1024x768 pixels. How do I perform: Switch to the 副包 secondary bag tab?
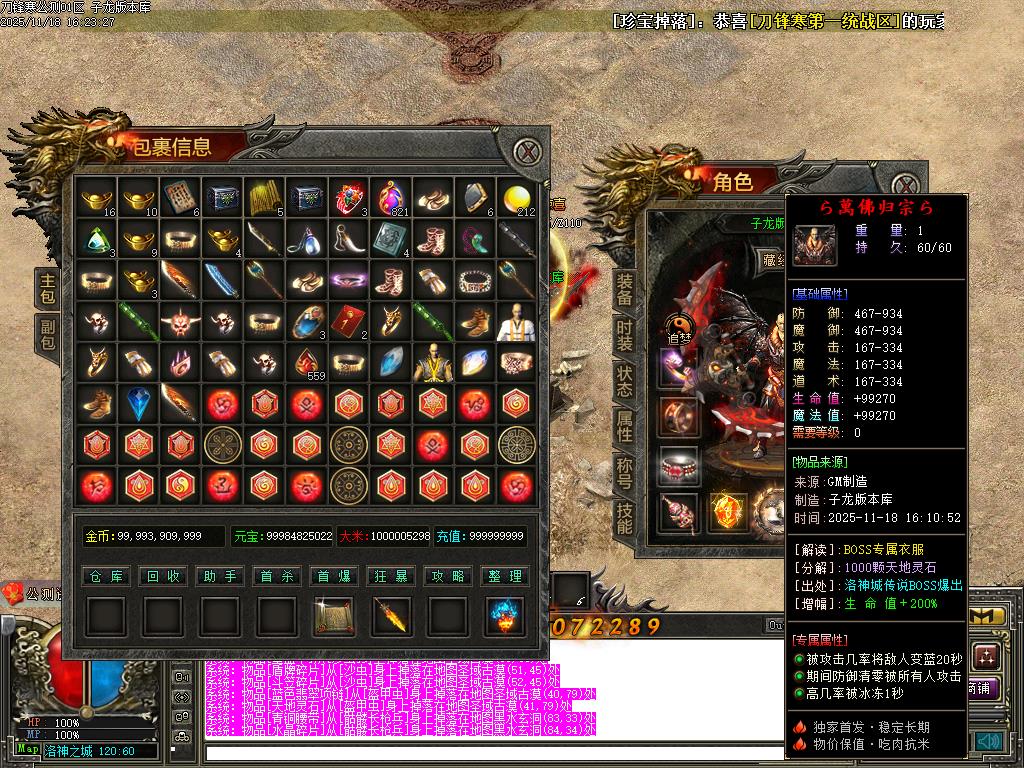click(47, 335)
